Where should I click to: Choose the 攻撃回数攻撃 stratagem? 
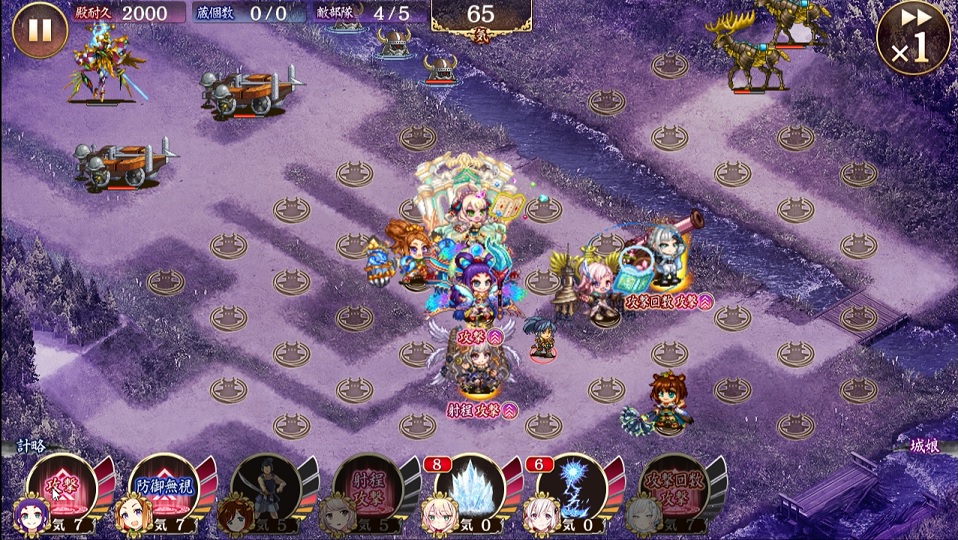(x=675, y=490)
